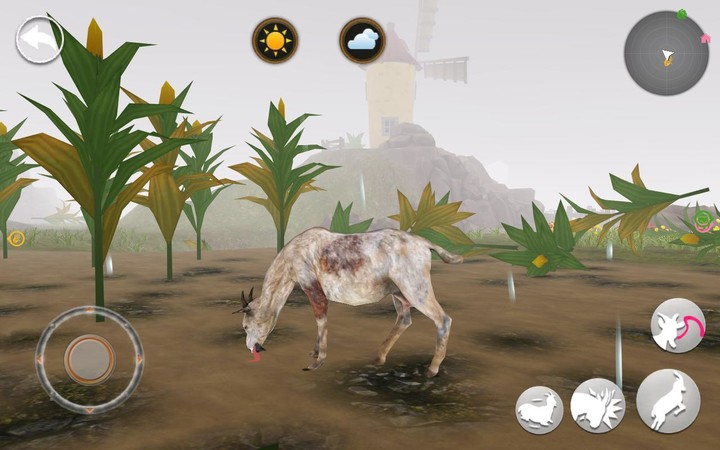Go back using the arrow button
This screenshot has height=450, width=720.
point(39,39)
